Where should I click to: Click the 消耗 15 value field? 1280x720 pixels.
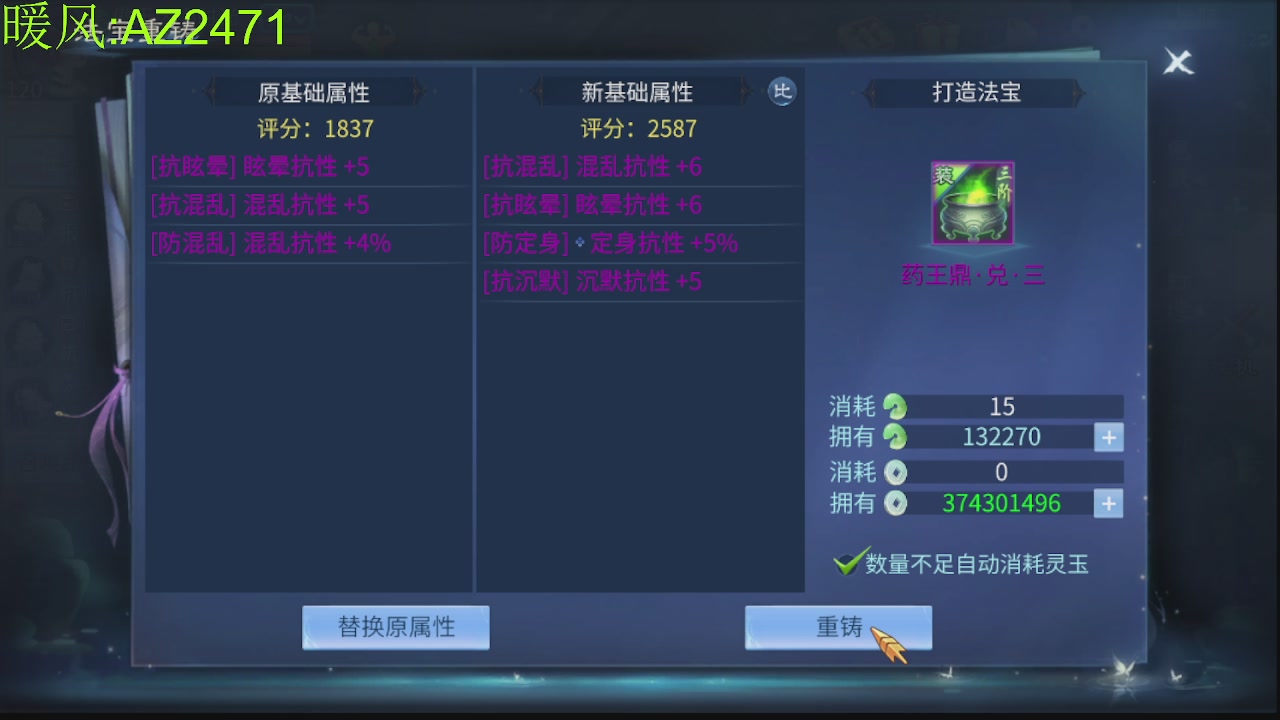click(1003, 406)
